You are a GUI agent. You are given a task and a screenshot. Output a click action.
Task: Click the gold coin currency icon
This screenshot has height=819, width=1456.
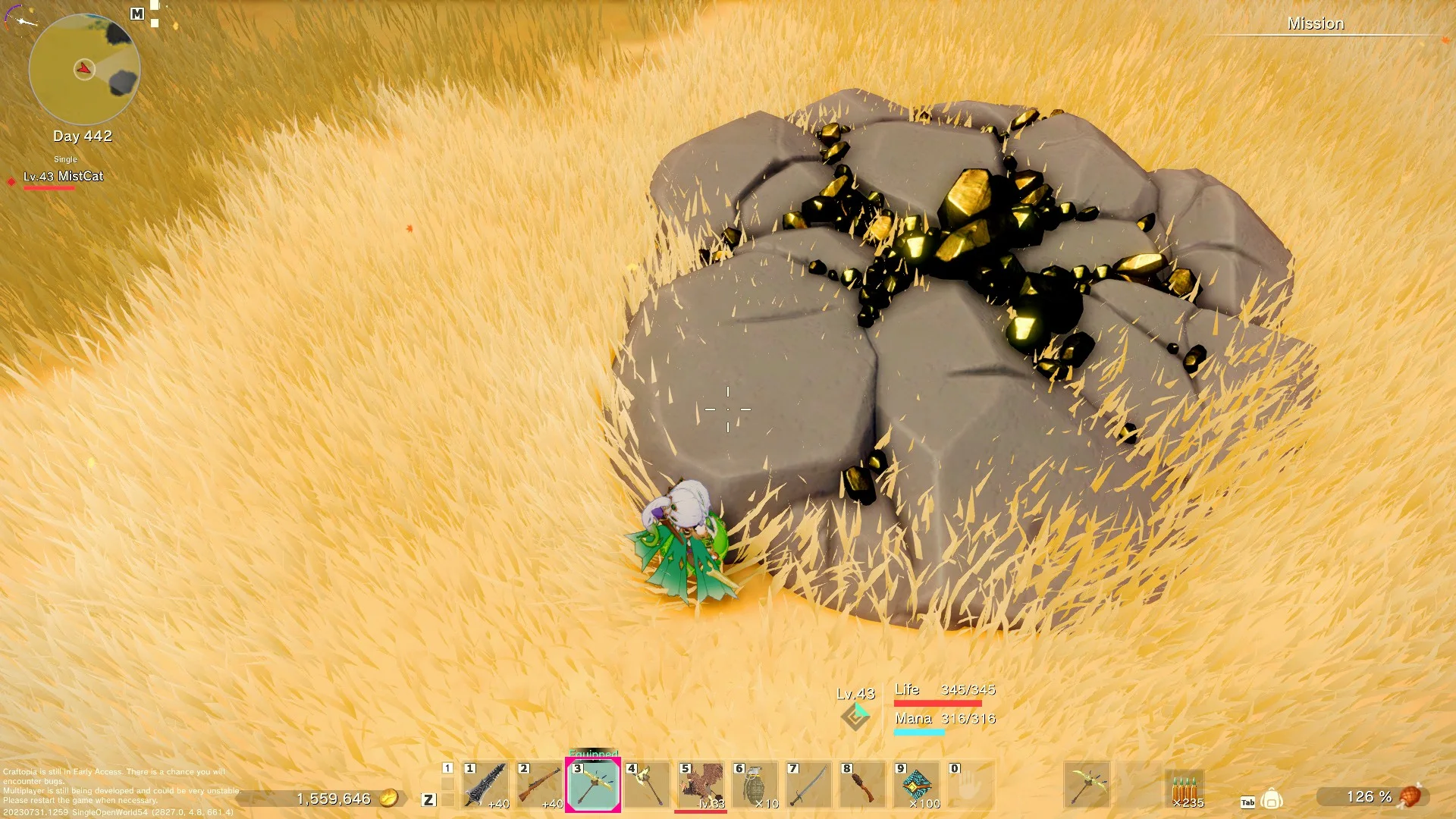[391, 799]
